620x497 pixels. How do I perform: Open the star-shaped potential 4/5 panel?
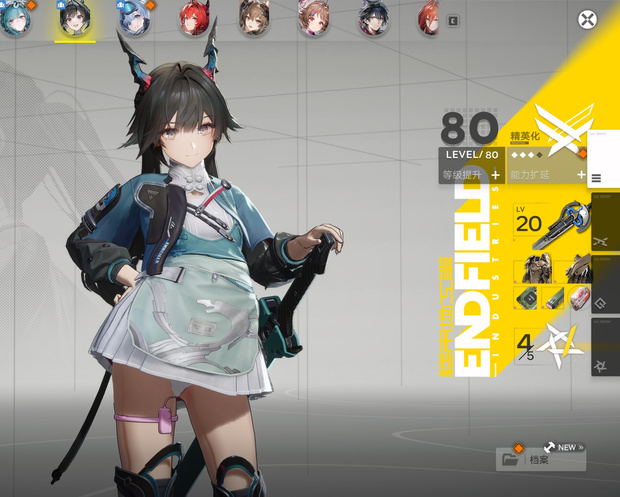point(549,347)
